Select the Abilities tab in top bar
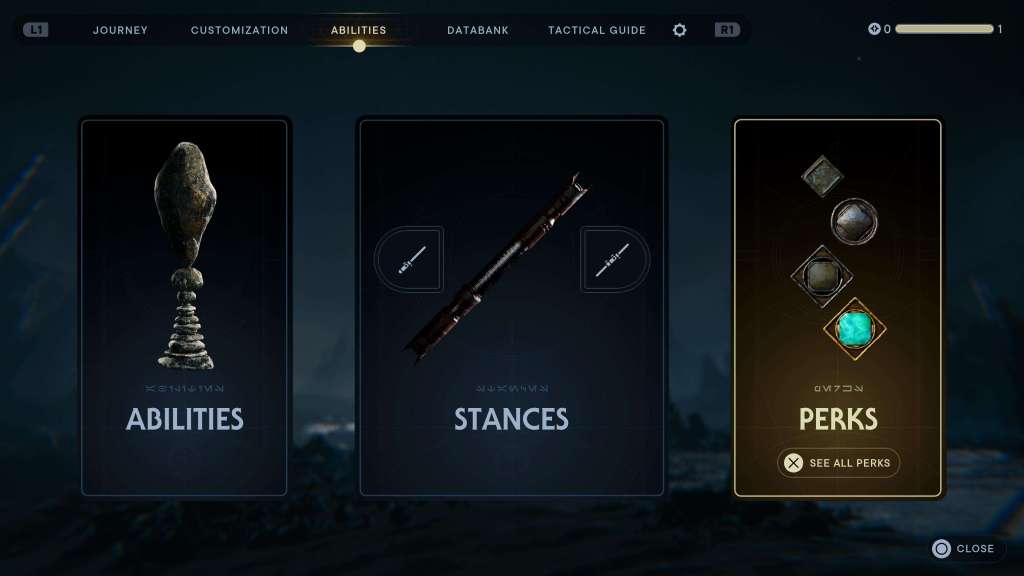Screen dimensions: 1024x576 pyautogui.click(x=359, y=30)
